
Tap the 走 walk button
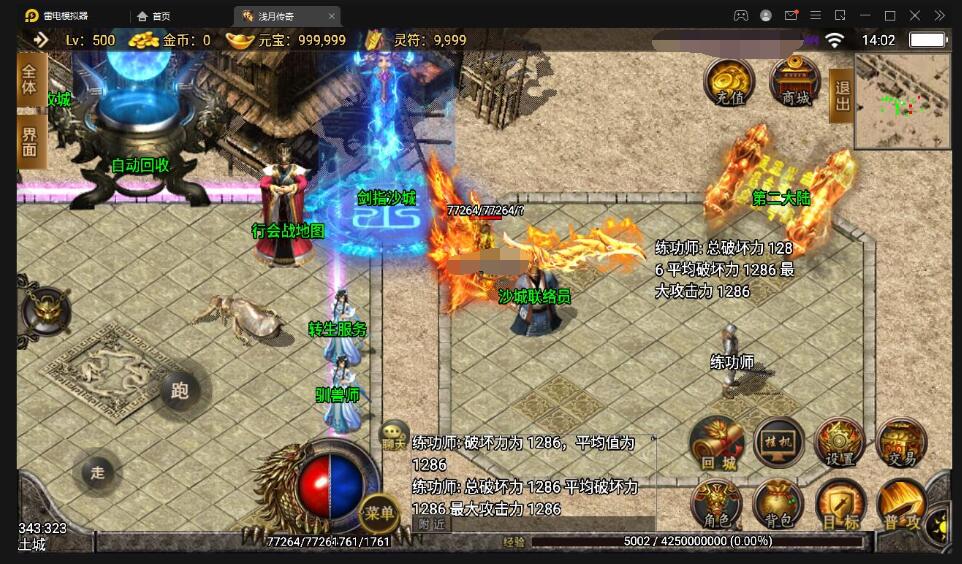point(97,473)
